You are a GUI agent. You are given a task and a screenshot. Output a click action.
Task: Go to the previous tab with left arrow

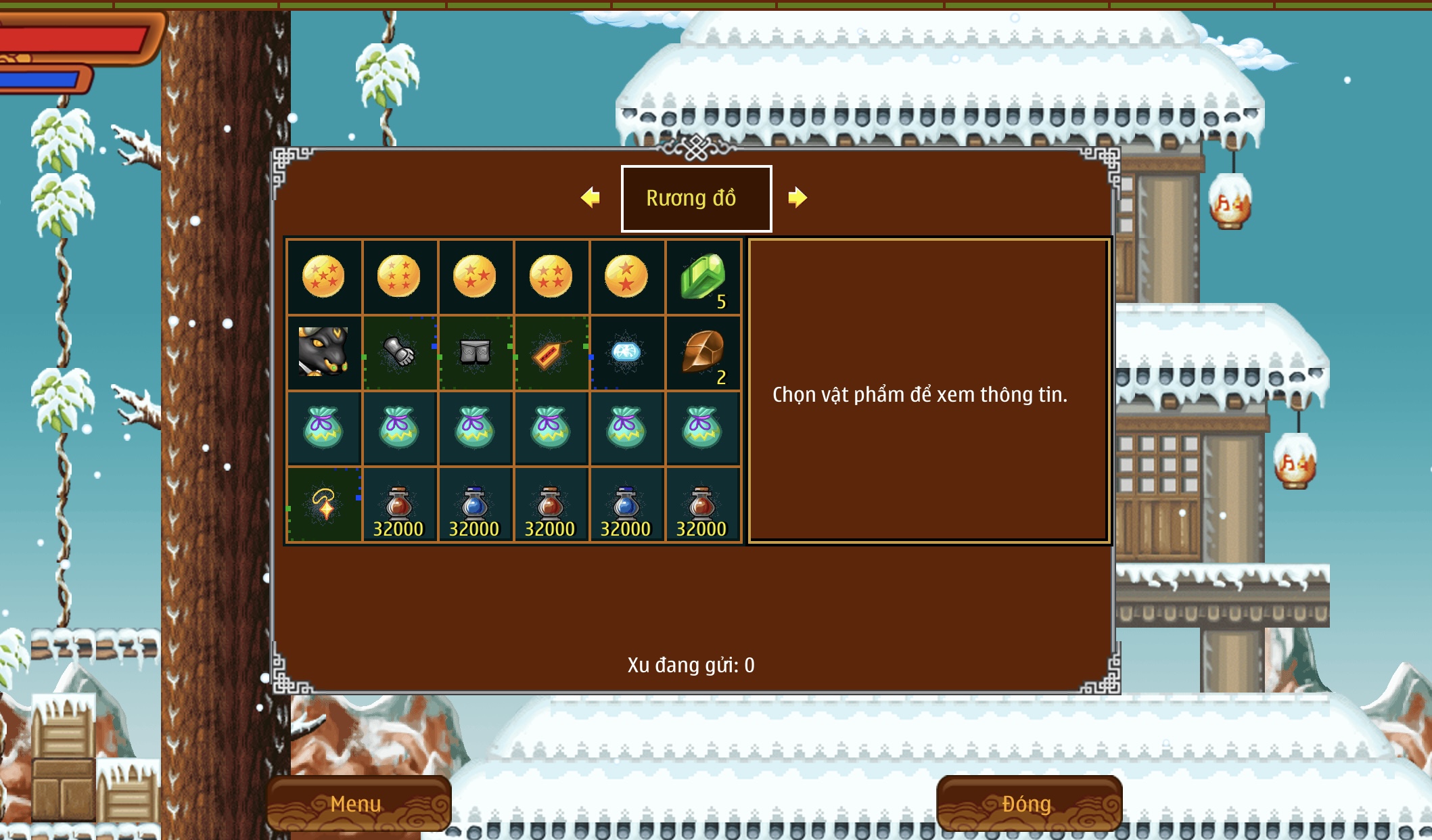[591, 197]
